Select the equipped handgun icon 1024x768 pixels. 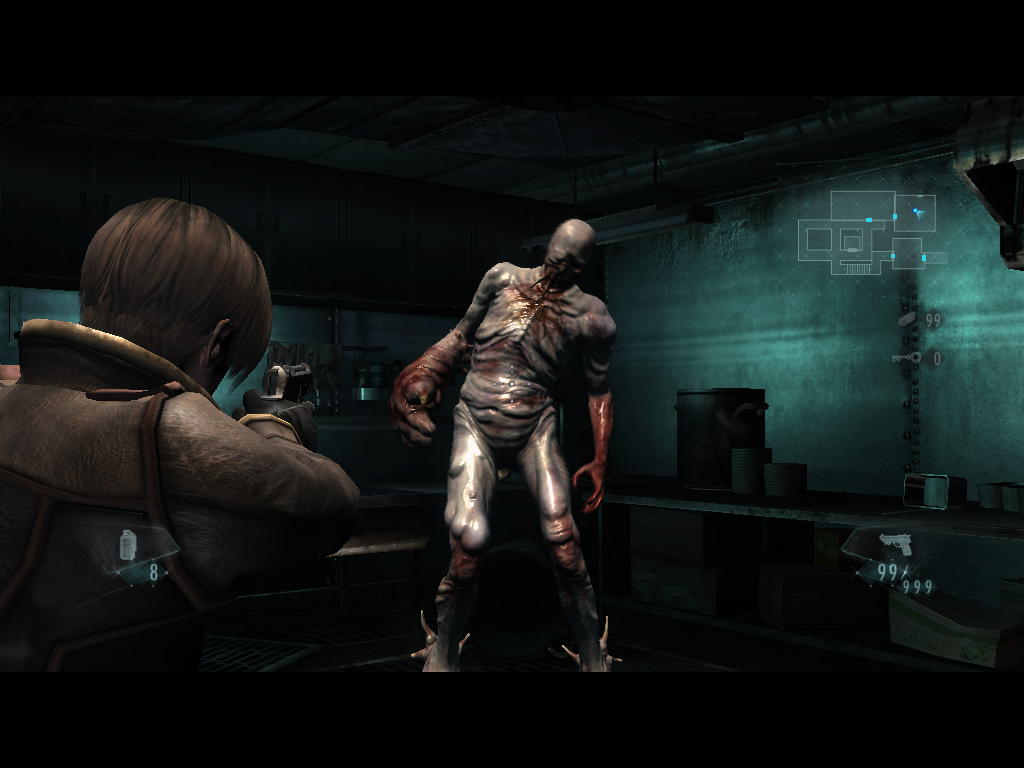tap(896, 543)
